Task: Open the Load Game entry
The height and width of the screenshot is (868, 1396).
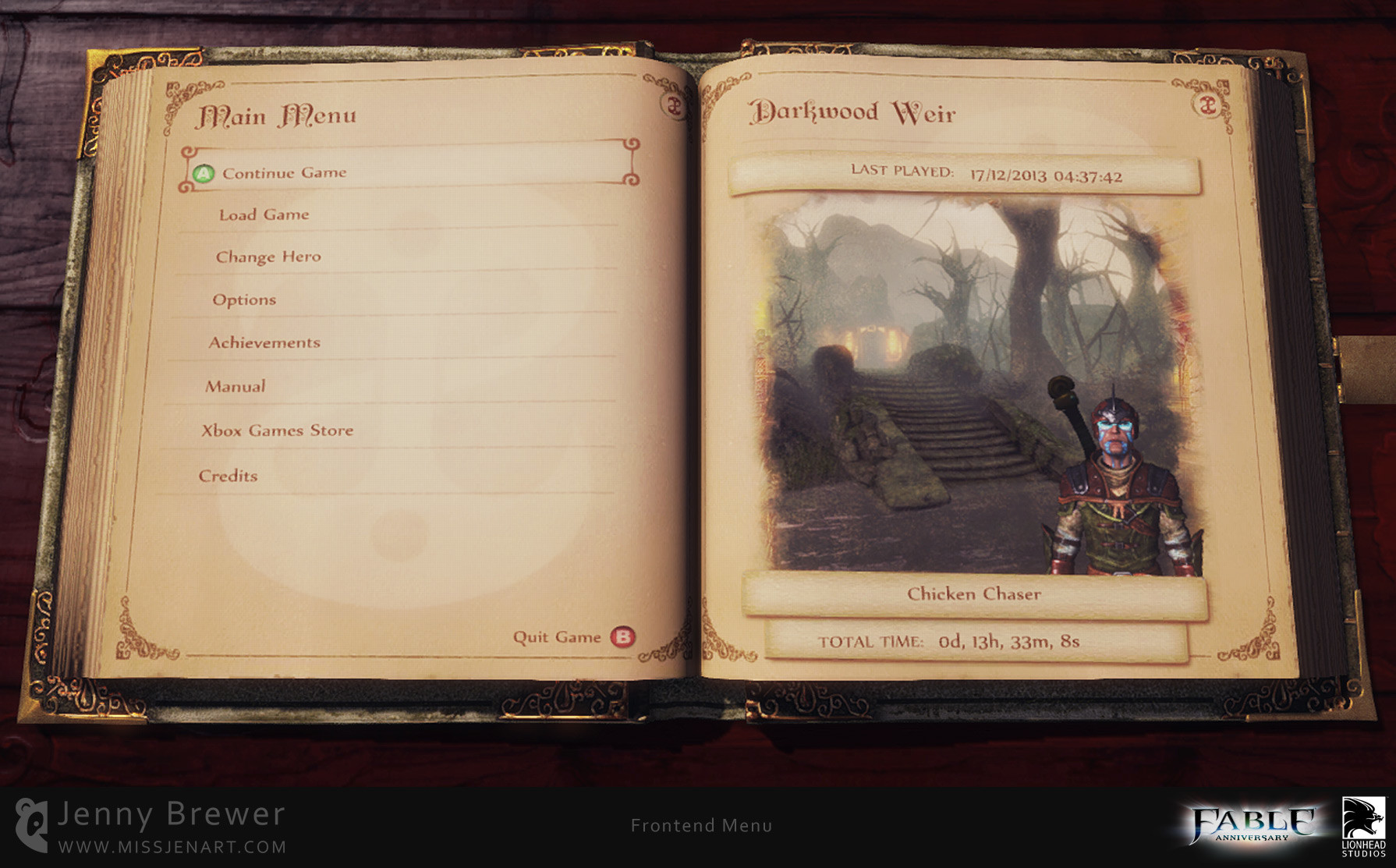Action: point(264,214)
